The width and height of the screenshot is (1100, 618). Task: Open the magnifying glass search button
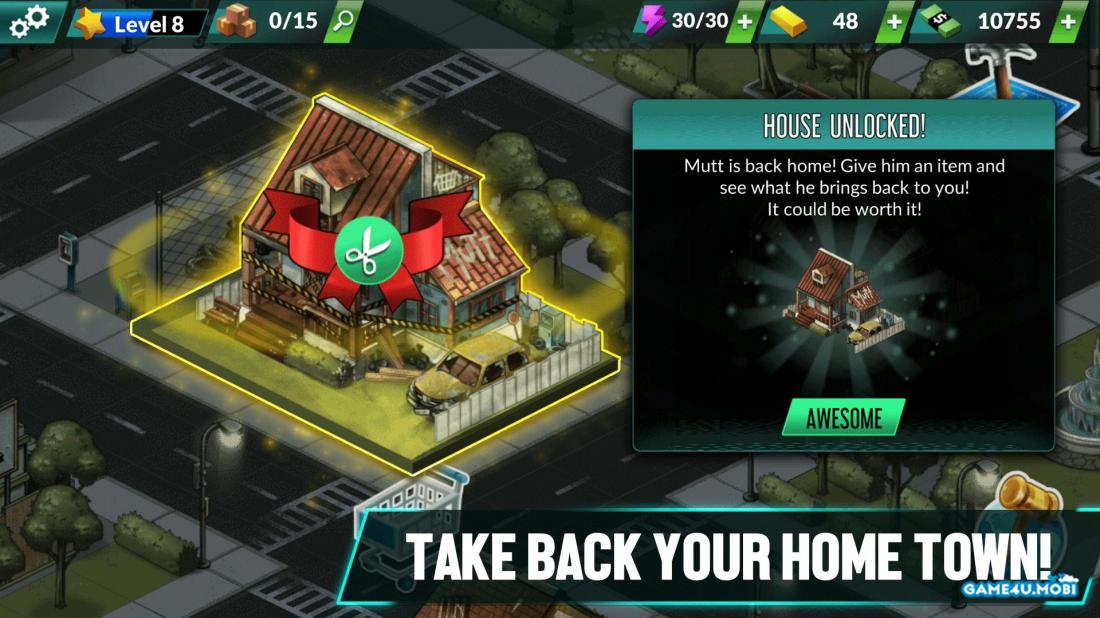point(342,22)
